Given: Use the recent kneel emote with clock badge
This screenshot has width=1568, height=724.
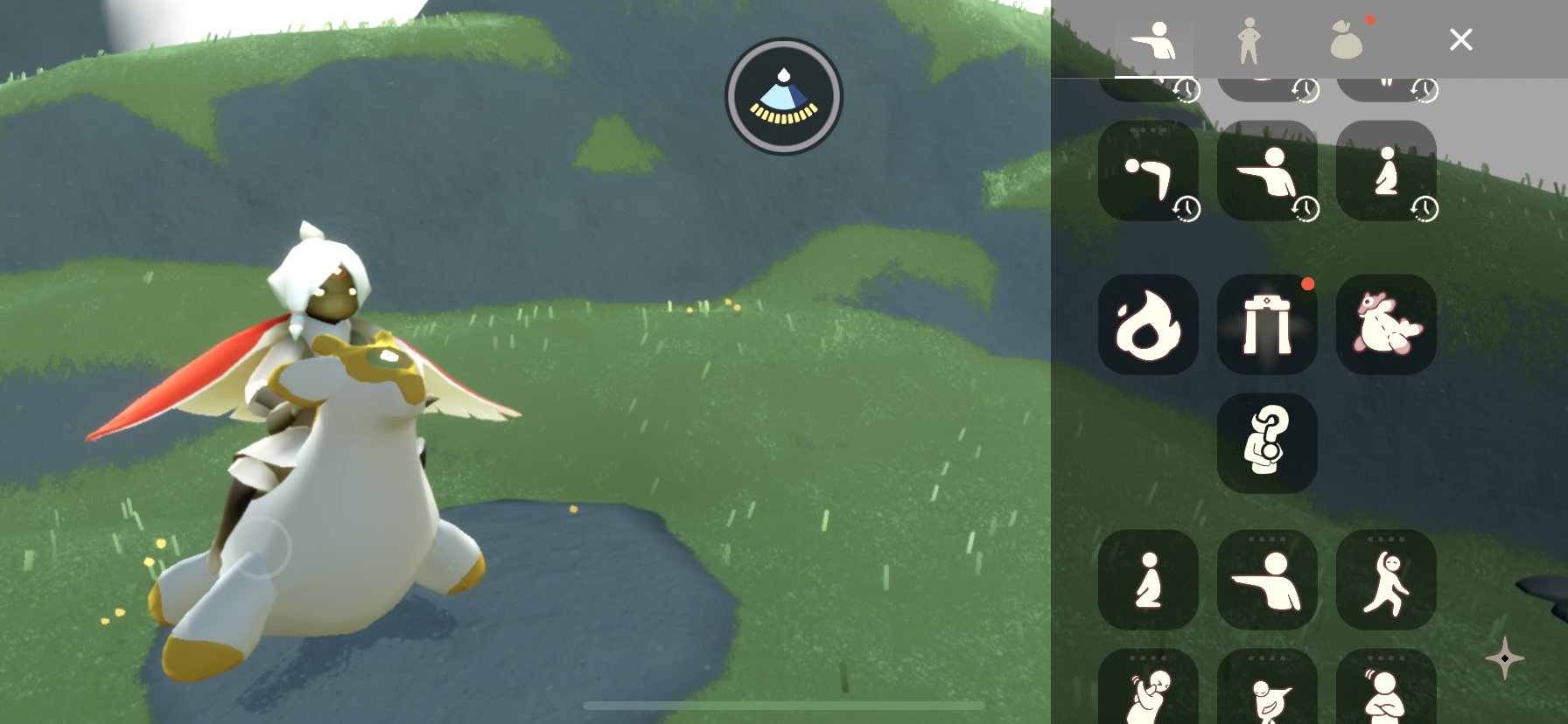Looking at the screenshot, I should tap(1386, 171).
